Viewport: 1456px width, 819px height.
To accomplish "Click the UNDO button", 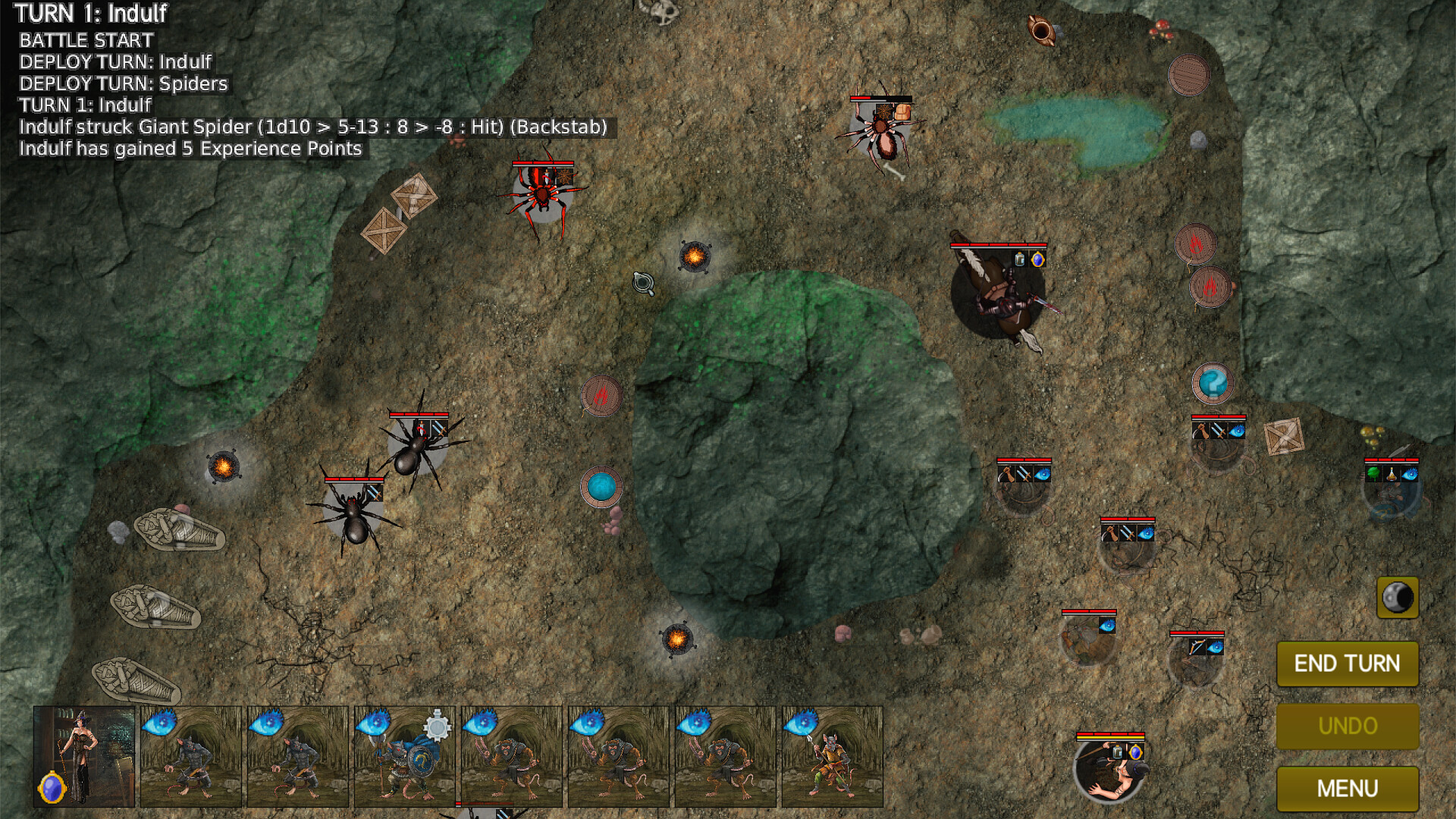I will [x=1348, y=726].
